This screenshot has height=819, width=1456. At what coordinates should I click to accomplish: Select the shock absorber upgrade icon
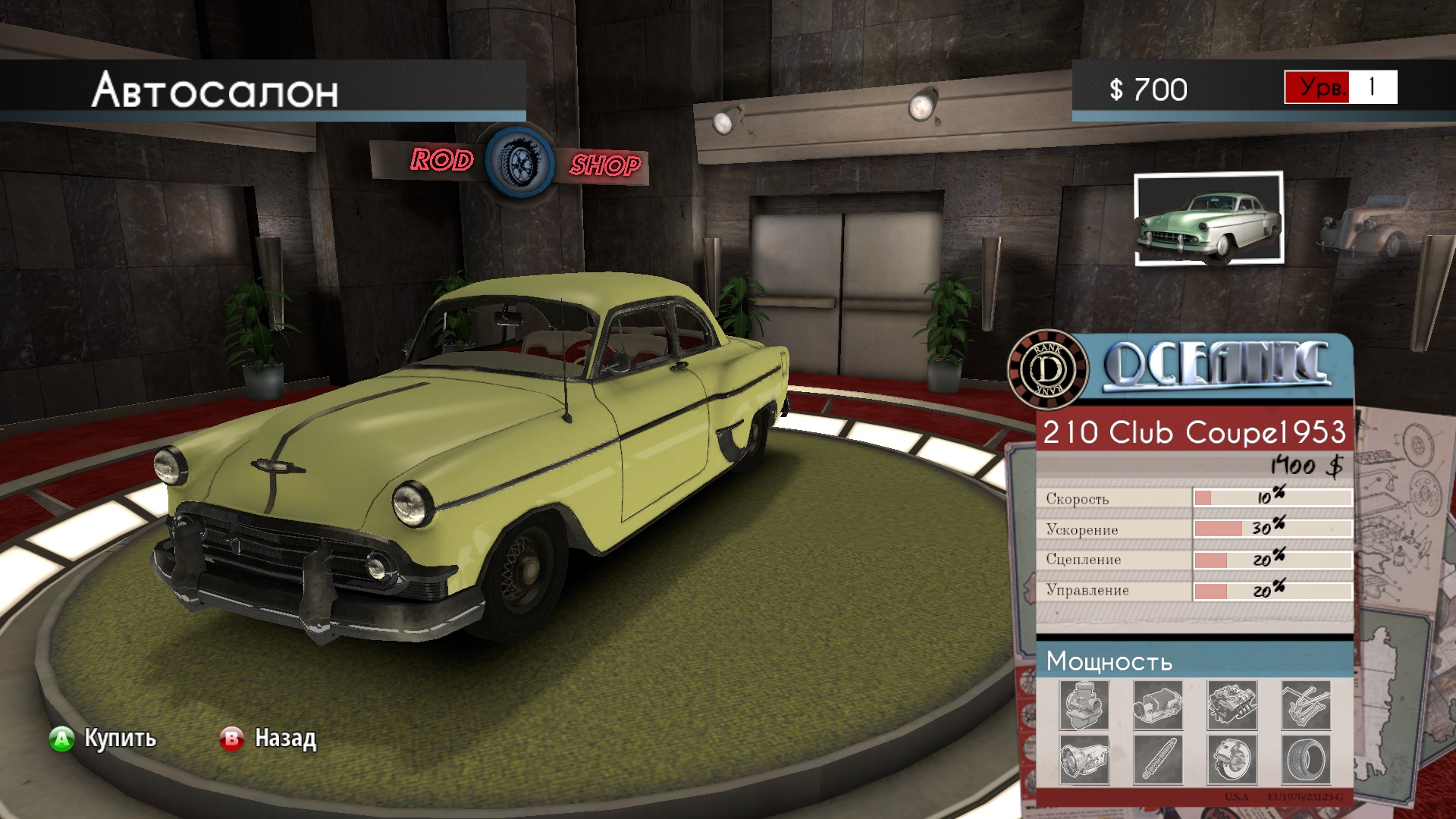pyautogui.click(x=1158, y=759)
